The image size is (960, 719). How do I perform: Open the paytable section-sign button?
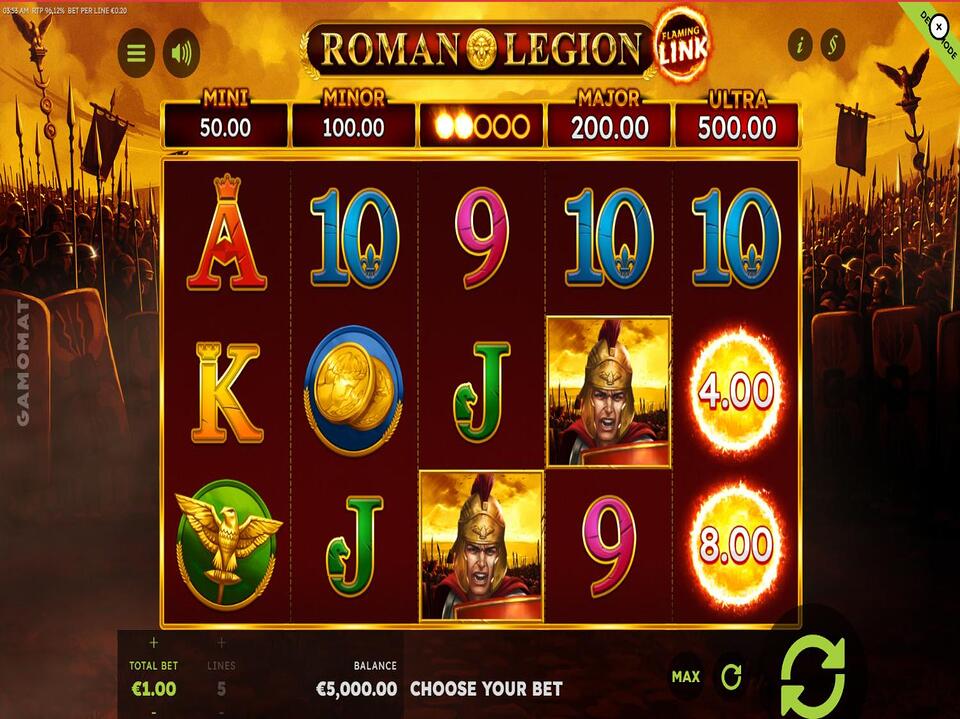(x=832, y=44)
